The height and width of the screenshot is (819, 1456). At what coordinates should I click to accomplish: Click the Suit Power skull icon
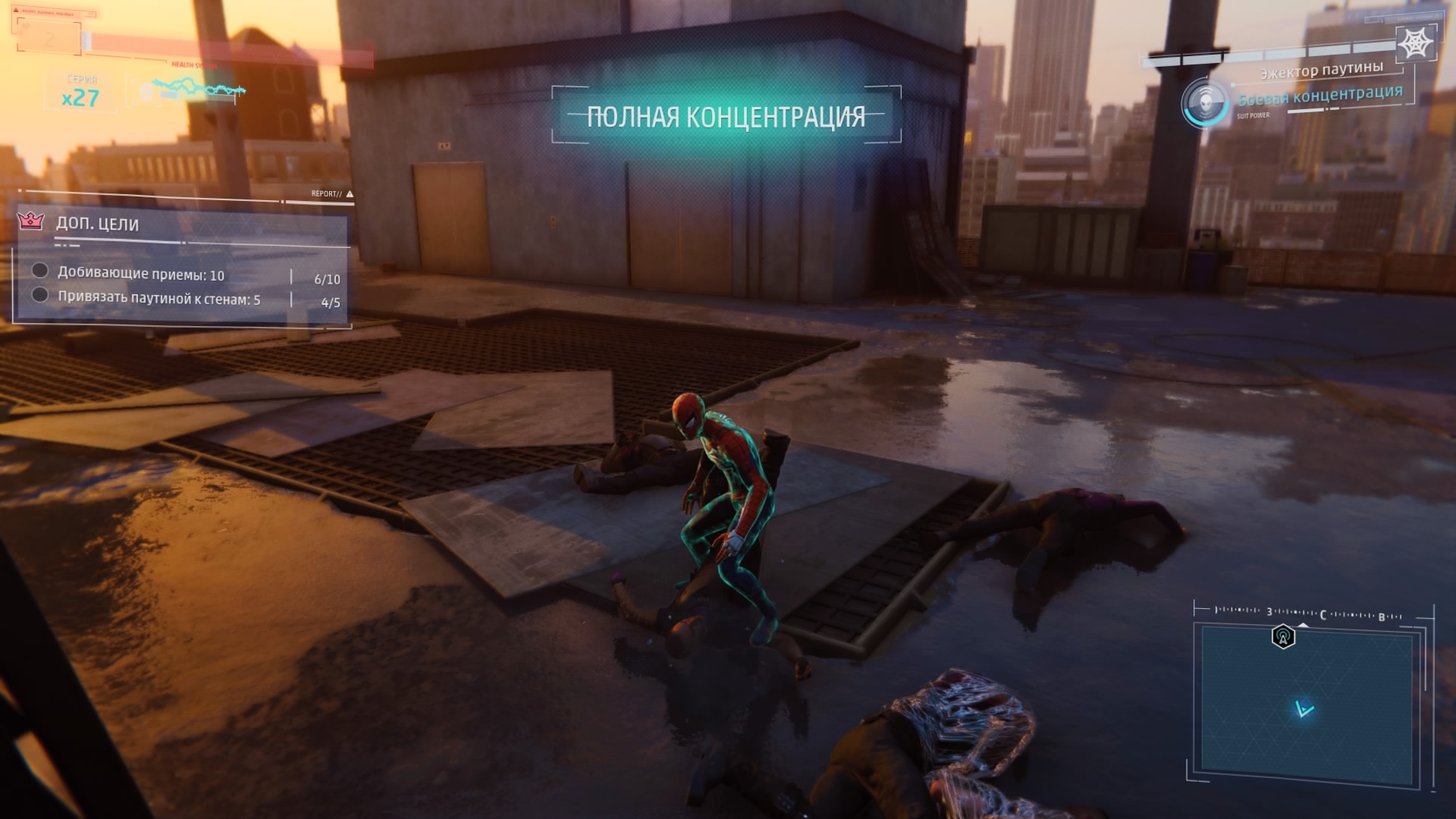(1204, 101)
